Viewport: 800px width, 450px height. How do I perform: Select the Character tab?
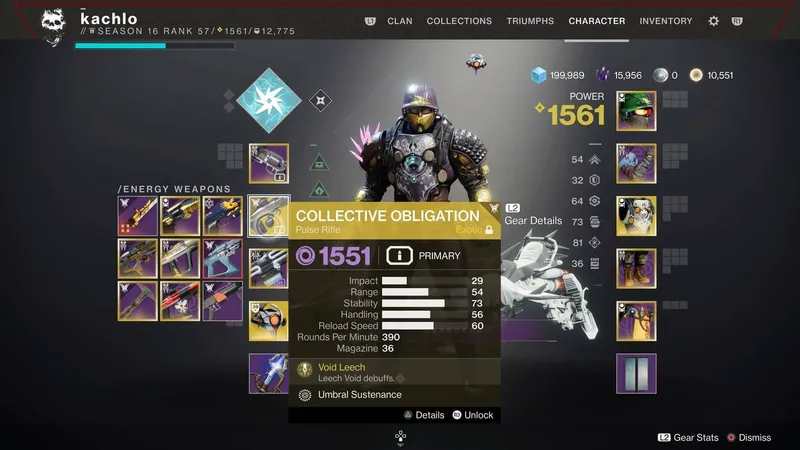(596, 21)
